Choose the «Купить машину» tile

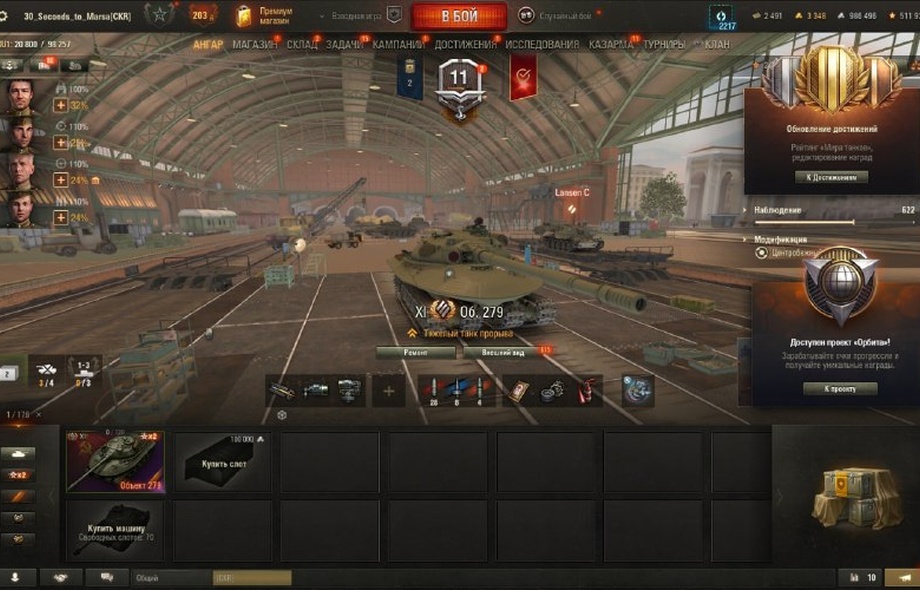pyautogui.click(x=115, y=530)
